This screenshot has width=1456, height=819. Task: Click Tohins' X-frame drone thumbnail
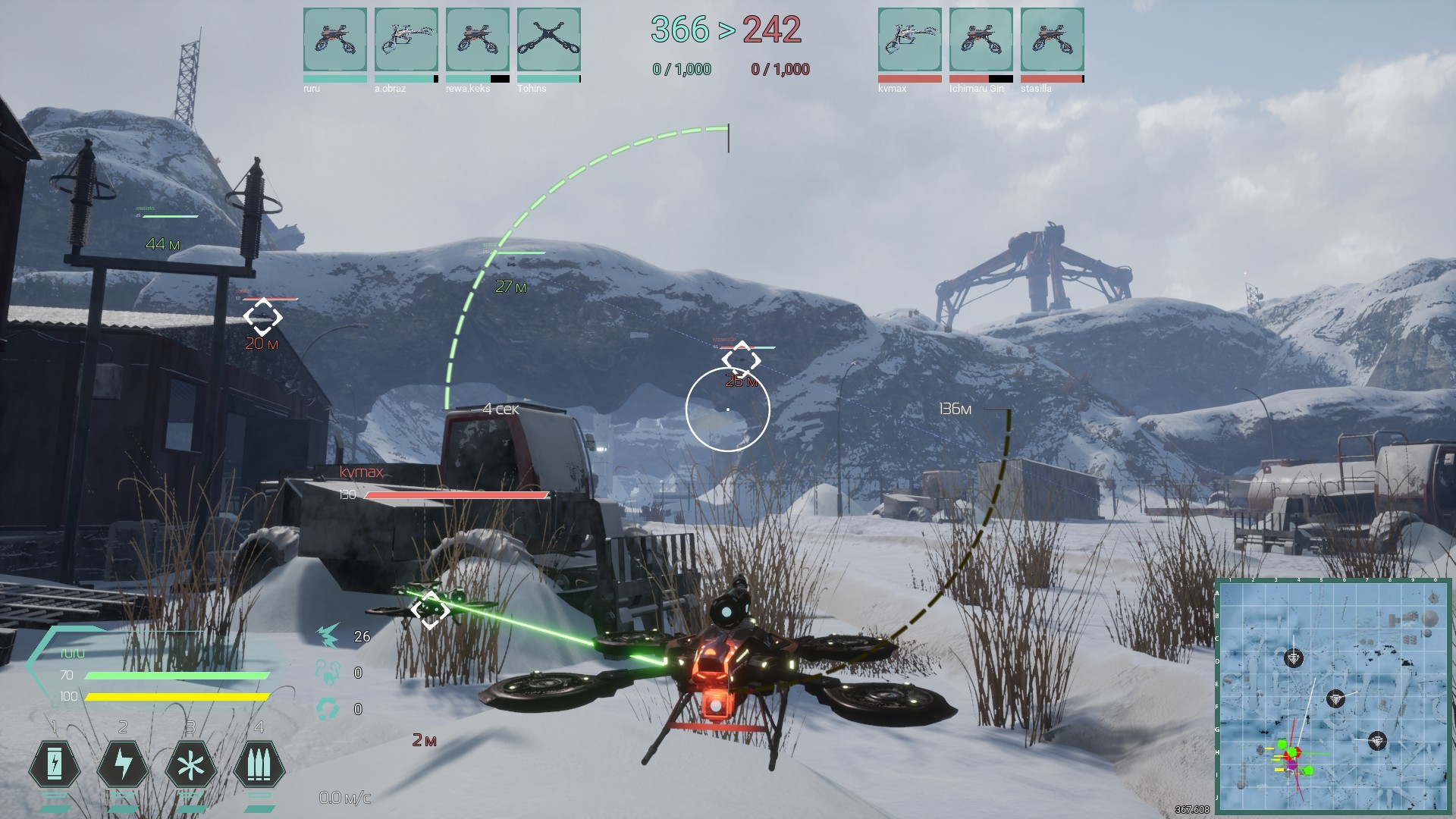click(x=549, y=39)
